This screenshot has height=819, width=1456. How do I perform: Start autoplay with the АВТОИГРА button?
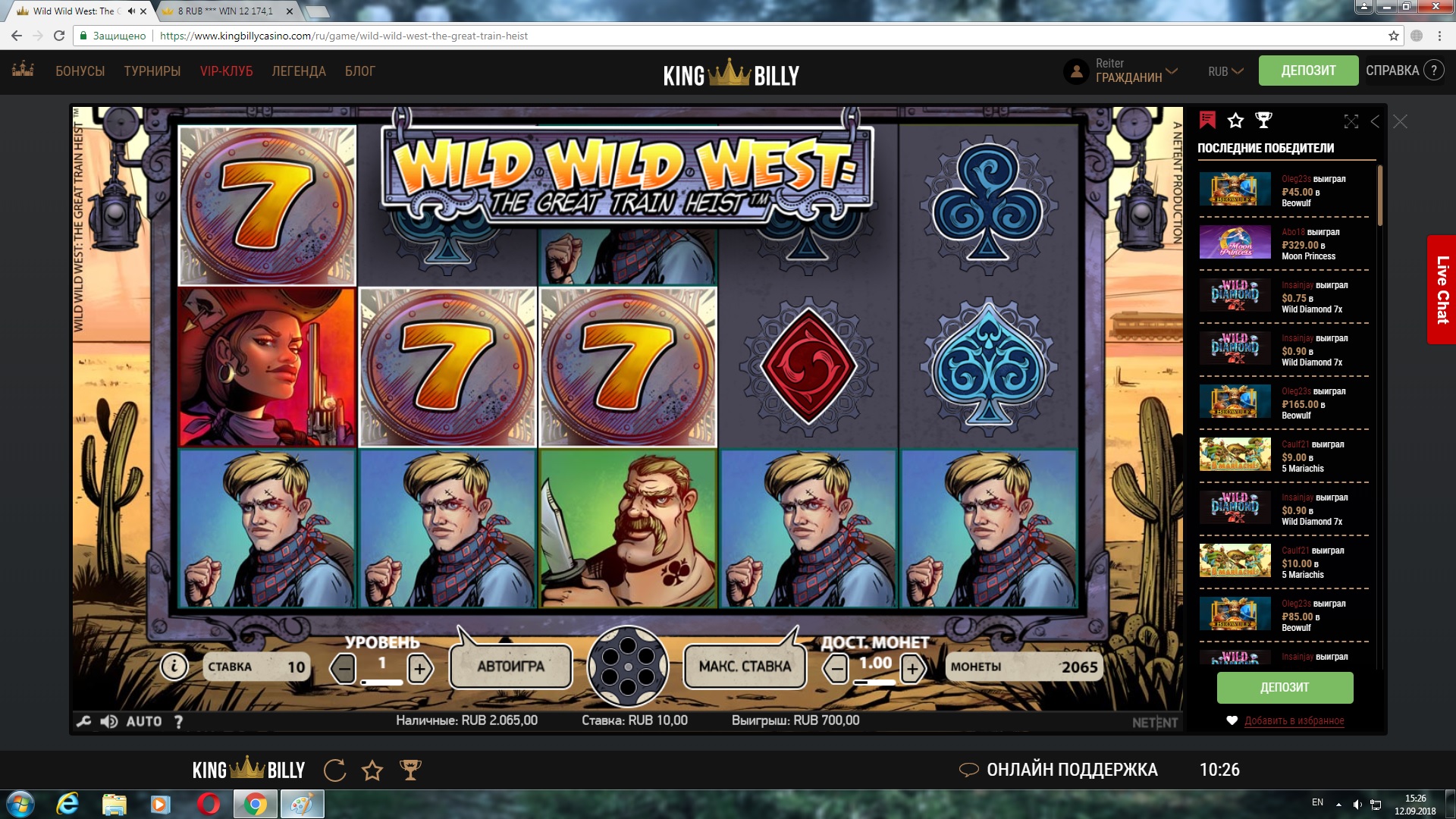510,667
